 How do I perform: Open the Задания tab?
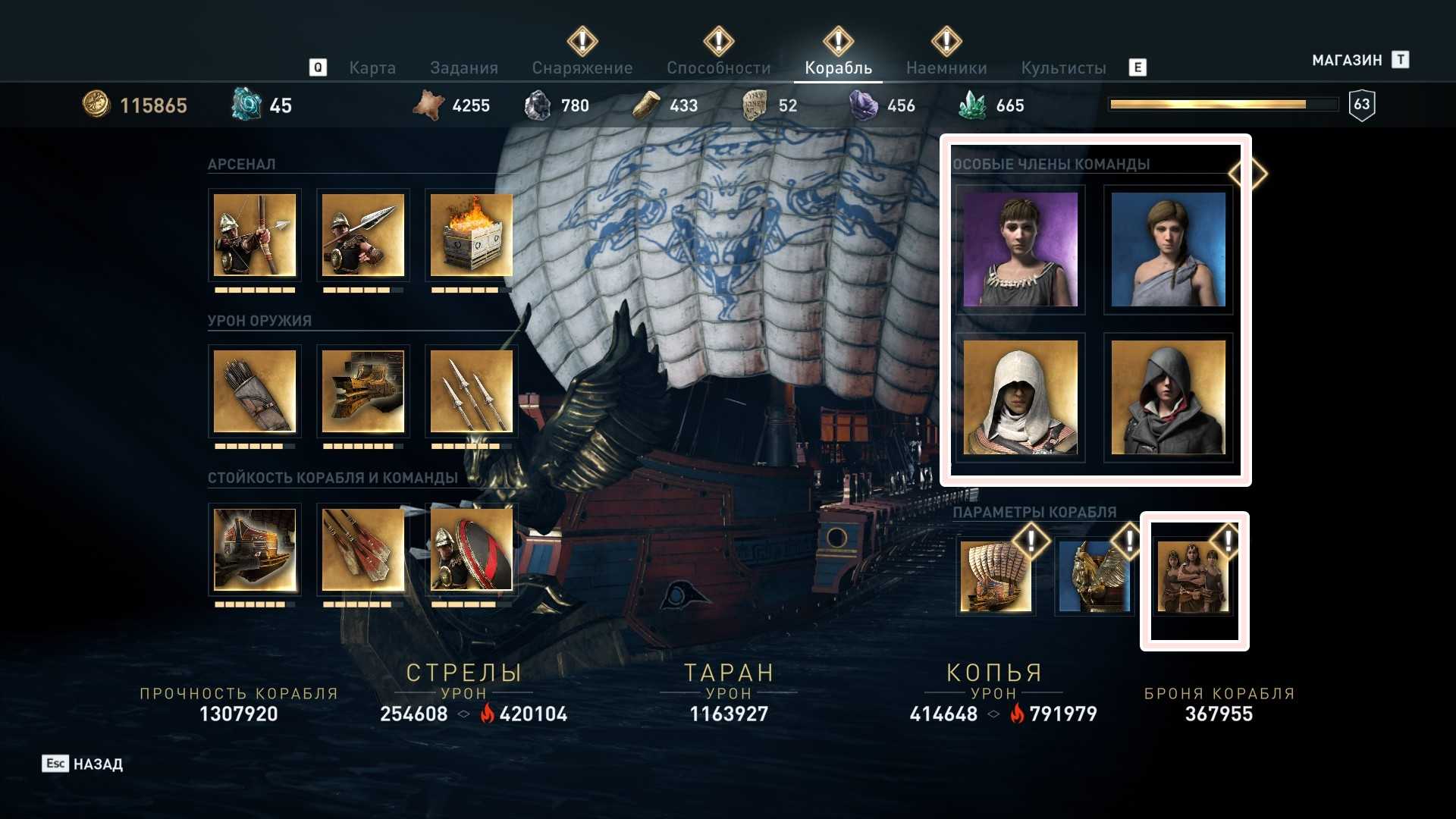(x=464, y=68)
